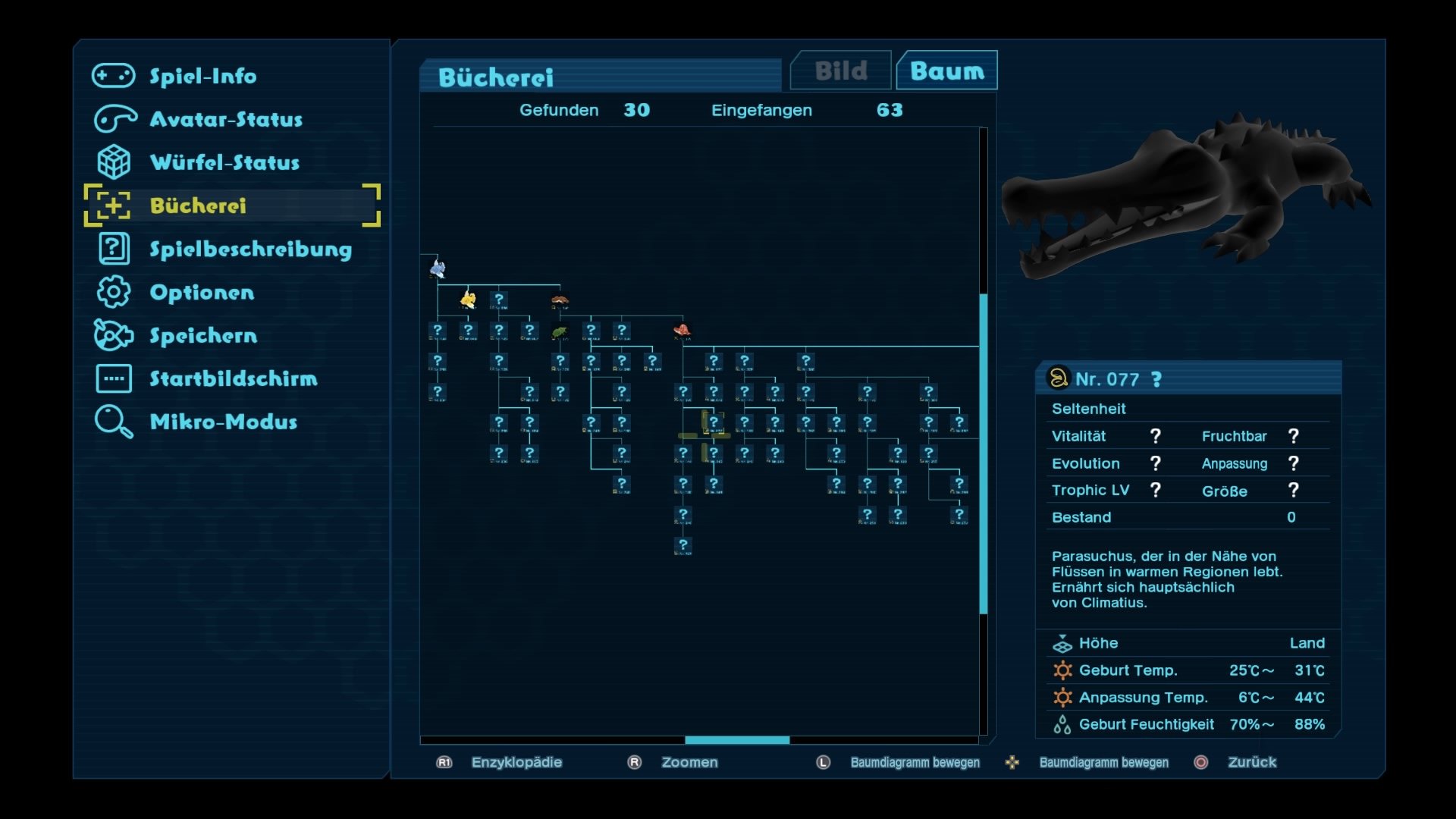Select Speichern to save the game
The width and height of the screenshot is (1456, 819).
[203, 335]
